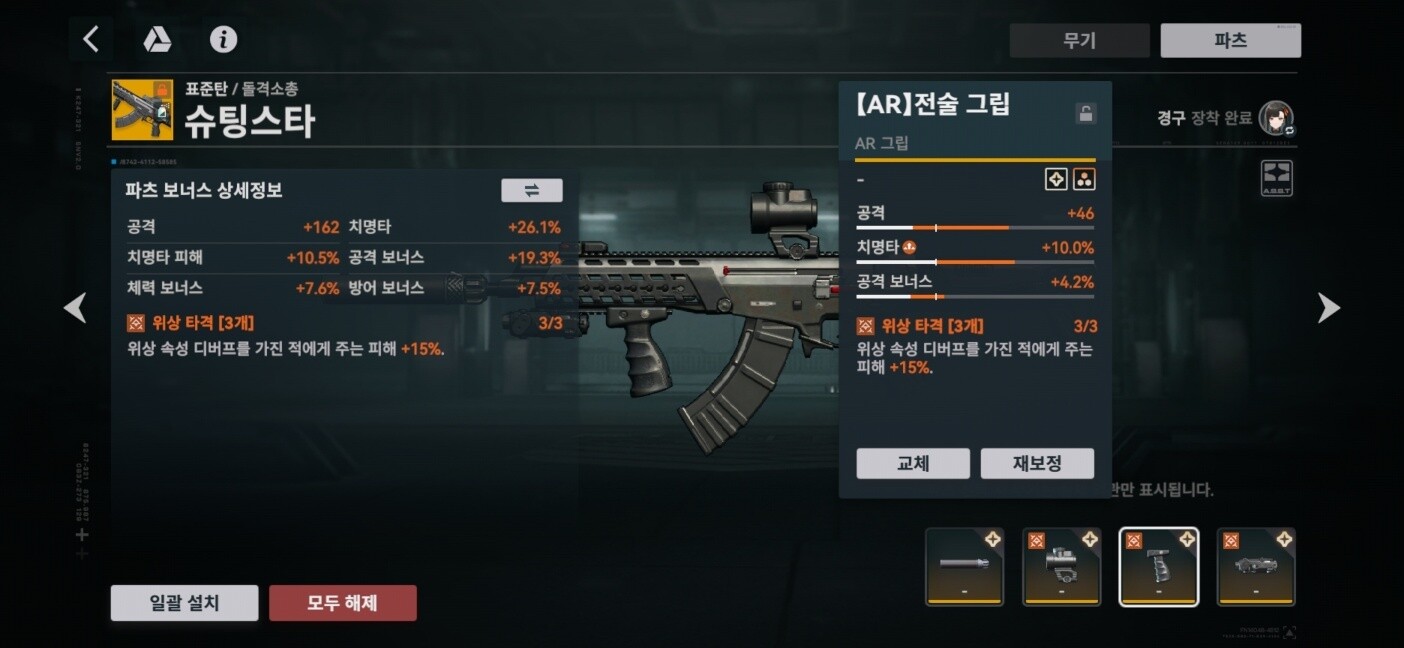The image size is (1404, 648).
Task: Toggle the parts bonus swap button
Action: click(x=531, y=190)
